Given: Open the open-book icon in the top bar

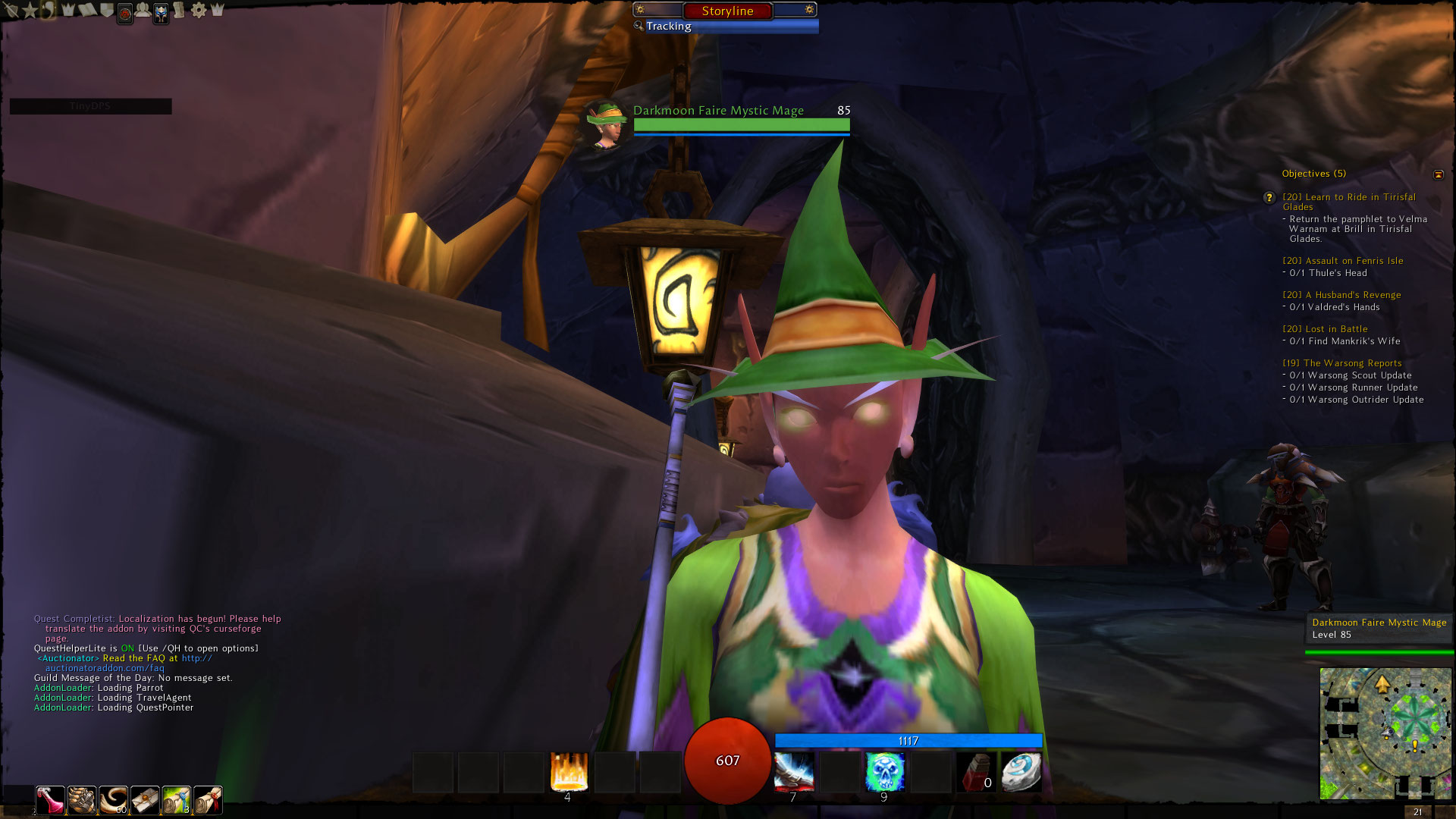Looking at the screenshot, I should (87, 11).
